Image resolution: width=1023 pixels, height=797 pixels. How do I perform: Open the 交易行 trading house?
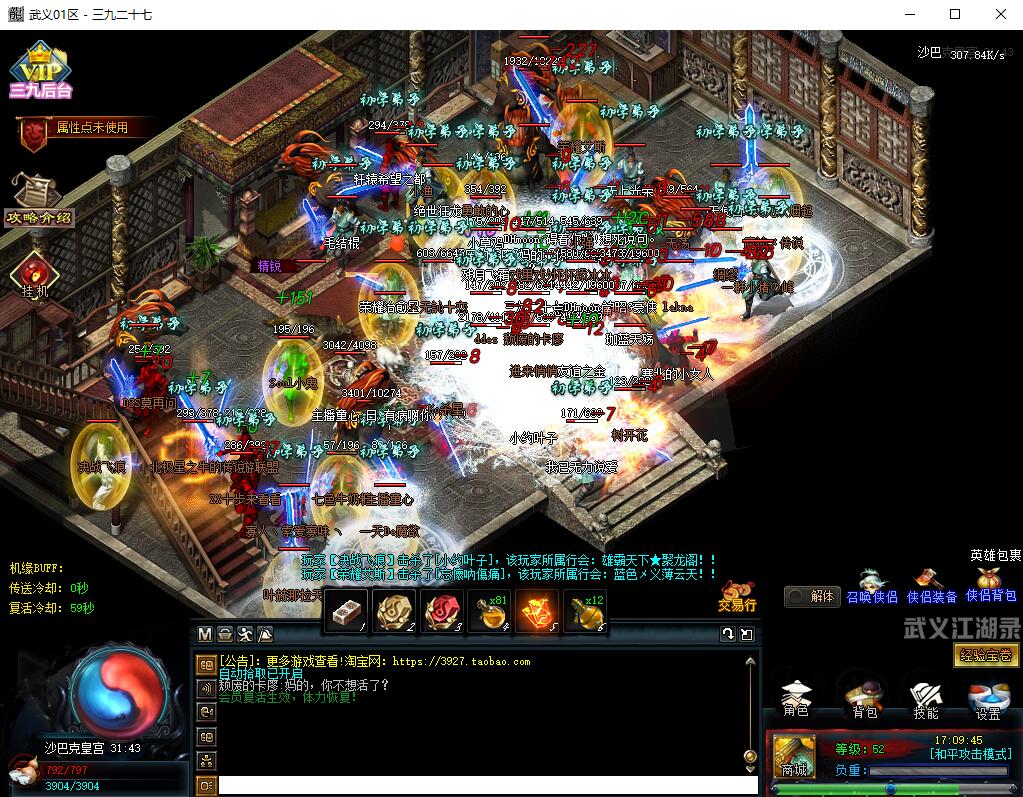pyautogui.click(x=737, y=594)
